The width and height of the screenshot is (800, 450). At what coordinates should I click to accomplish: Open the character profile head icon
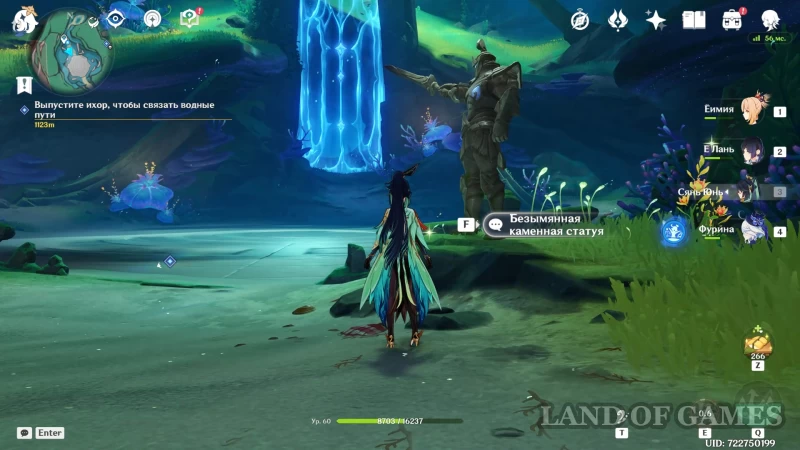pyautogui.click(x=770, y=20)
